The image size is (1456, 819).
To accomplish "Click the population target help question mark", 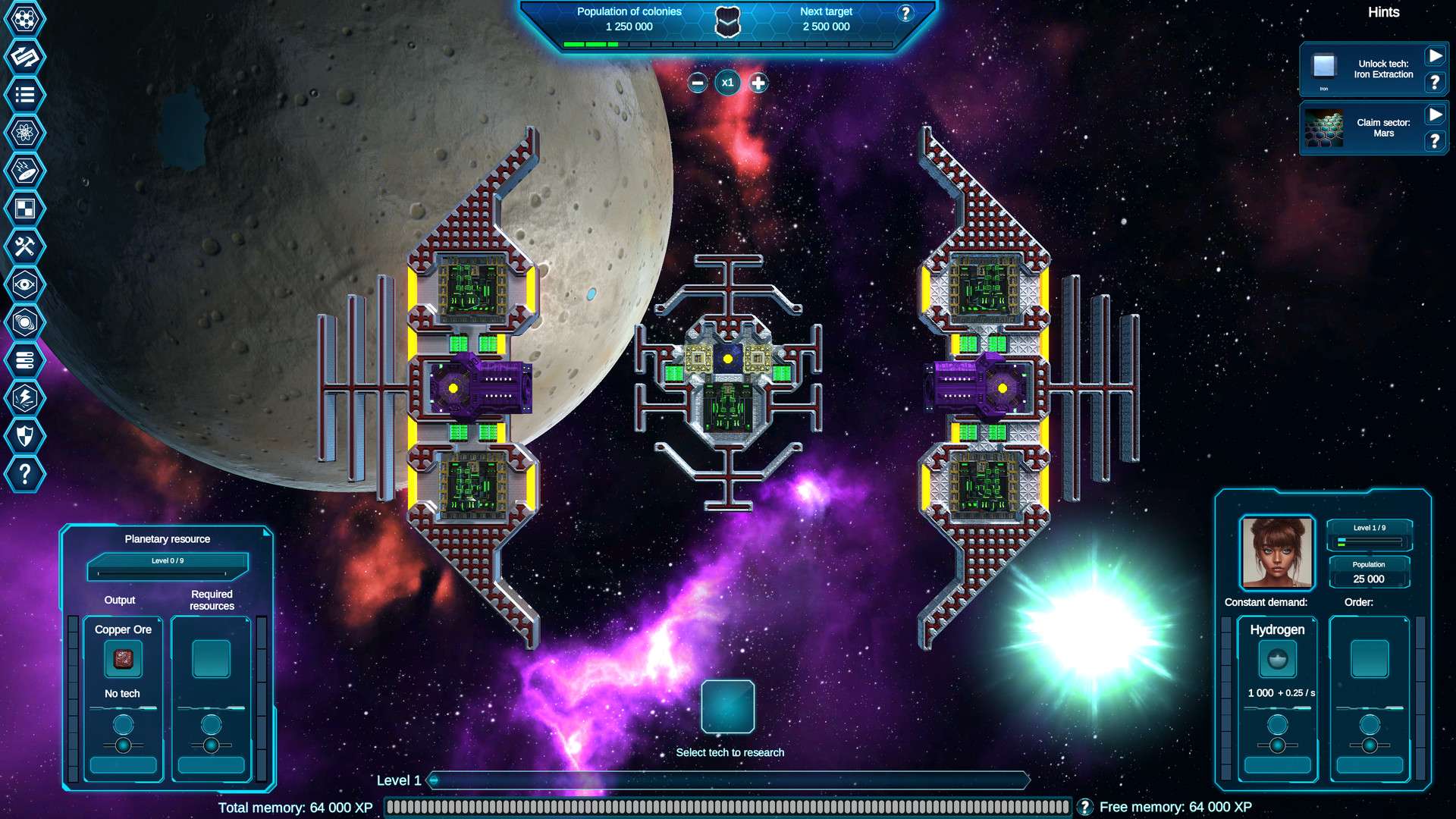I will pos(905,14).
